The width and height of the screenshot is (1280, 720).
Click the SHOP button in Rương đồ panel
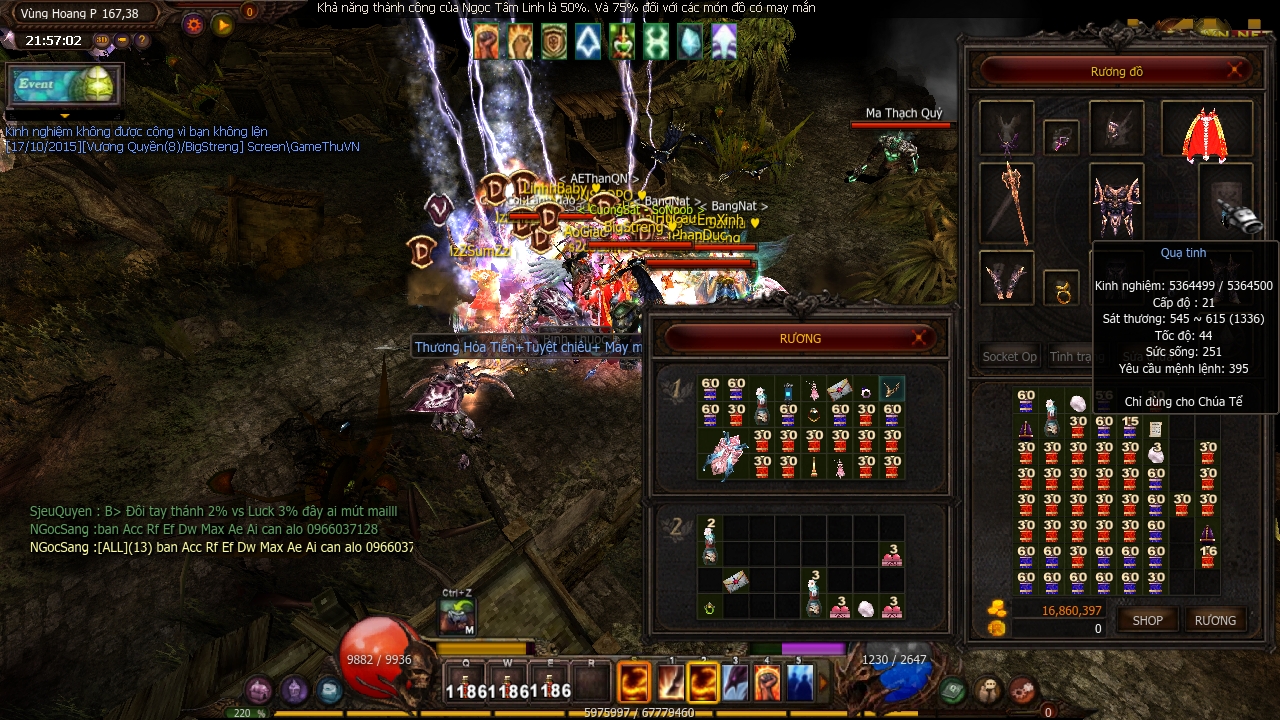pyautogui.click(x=1147, y=620)
